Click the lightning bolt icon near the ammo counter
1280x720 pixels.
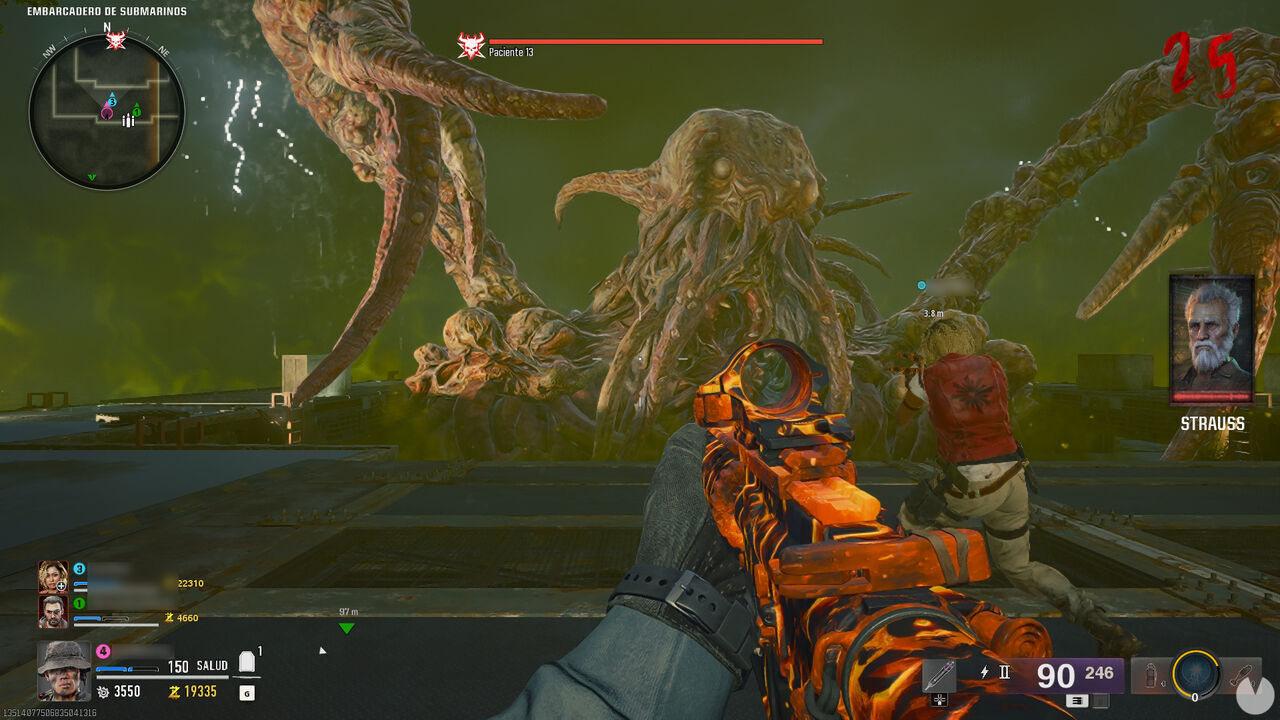point(984,671)
